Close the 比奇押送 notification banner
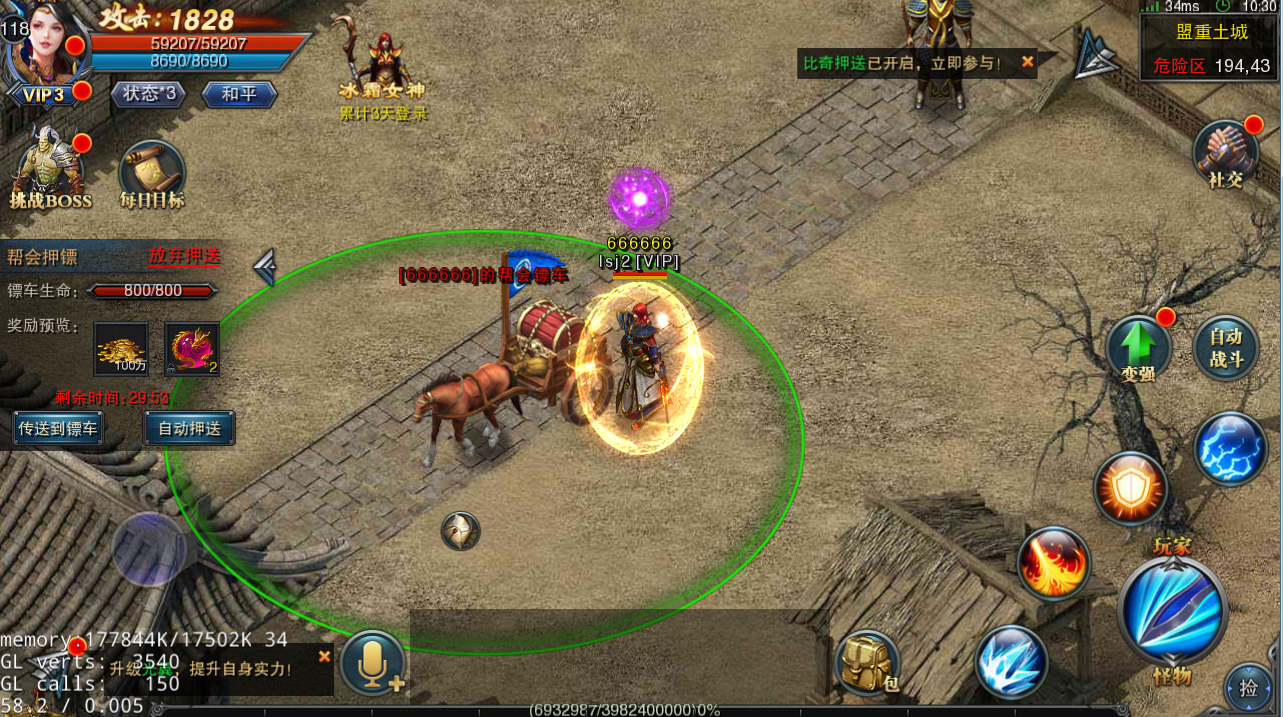 click(x=1027, y=62)
